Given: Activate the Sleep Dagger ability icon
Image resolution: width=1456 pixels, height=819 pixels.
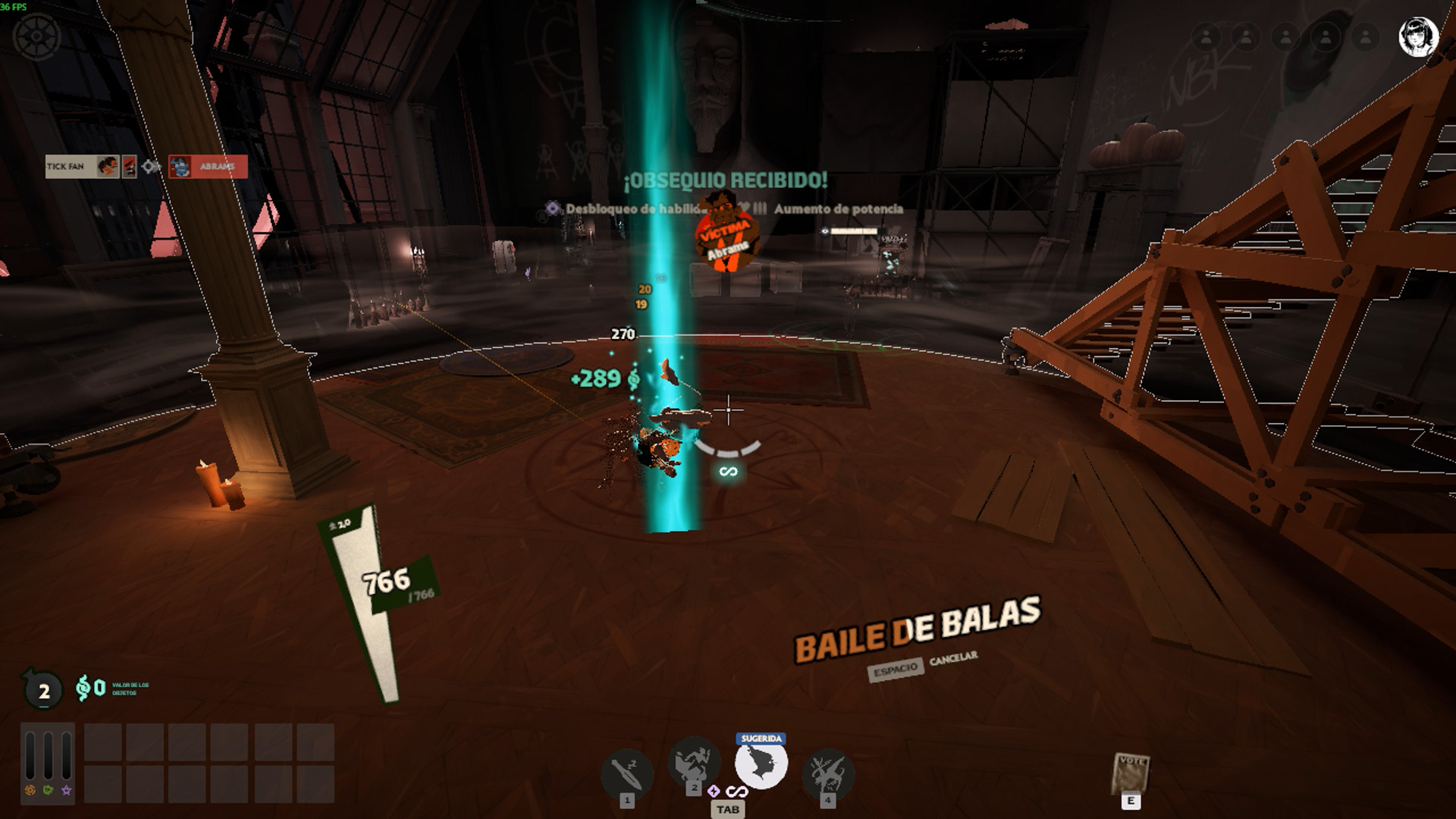Looking at the screenshot, I should (627, 773).
